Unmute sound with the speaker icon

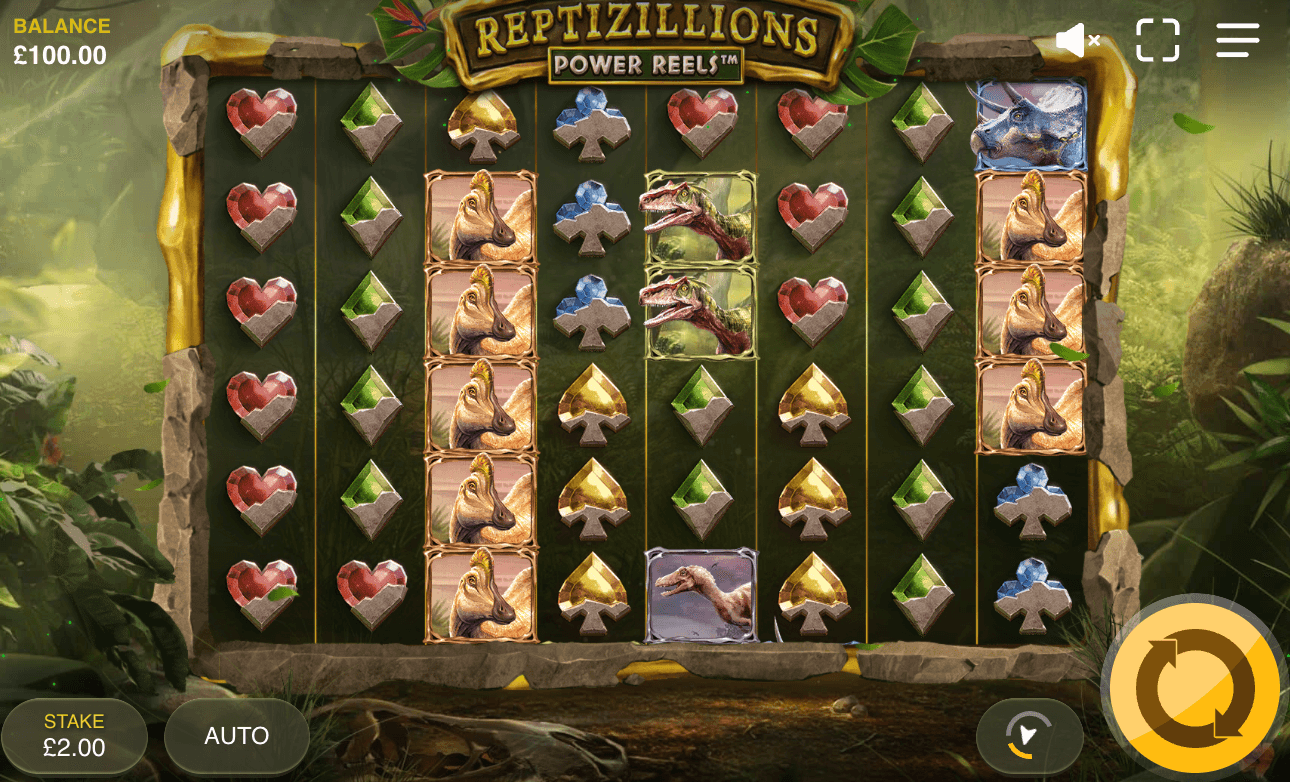point(1077,41)
